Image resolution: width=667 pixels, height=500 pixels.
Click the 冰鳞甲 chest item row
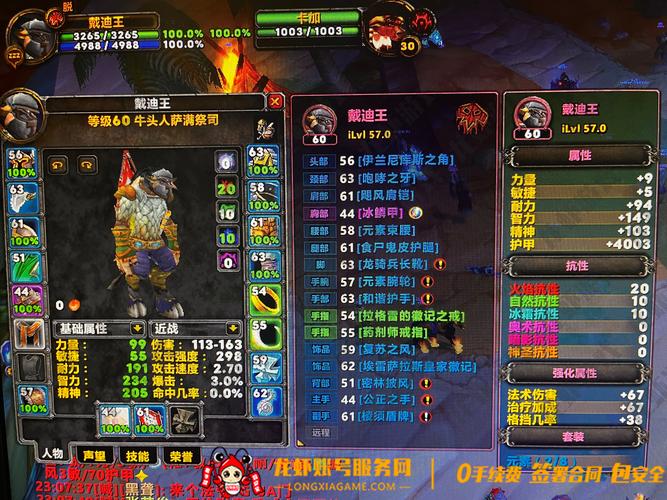point(382,212)
